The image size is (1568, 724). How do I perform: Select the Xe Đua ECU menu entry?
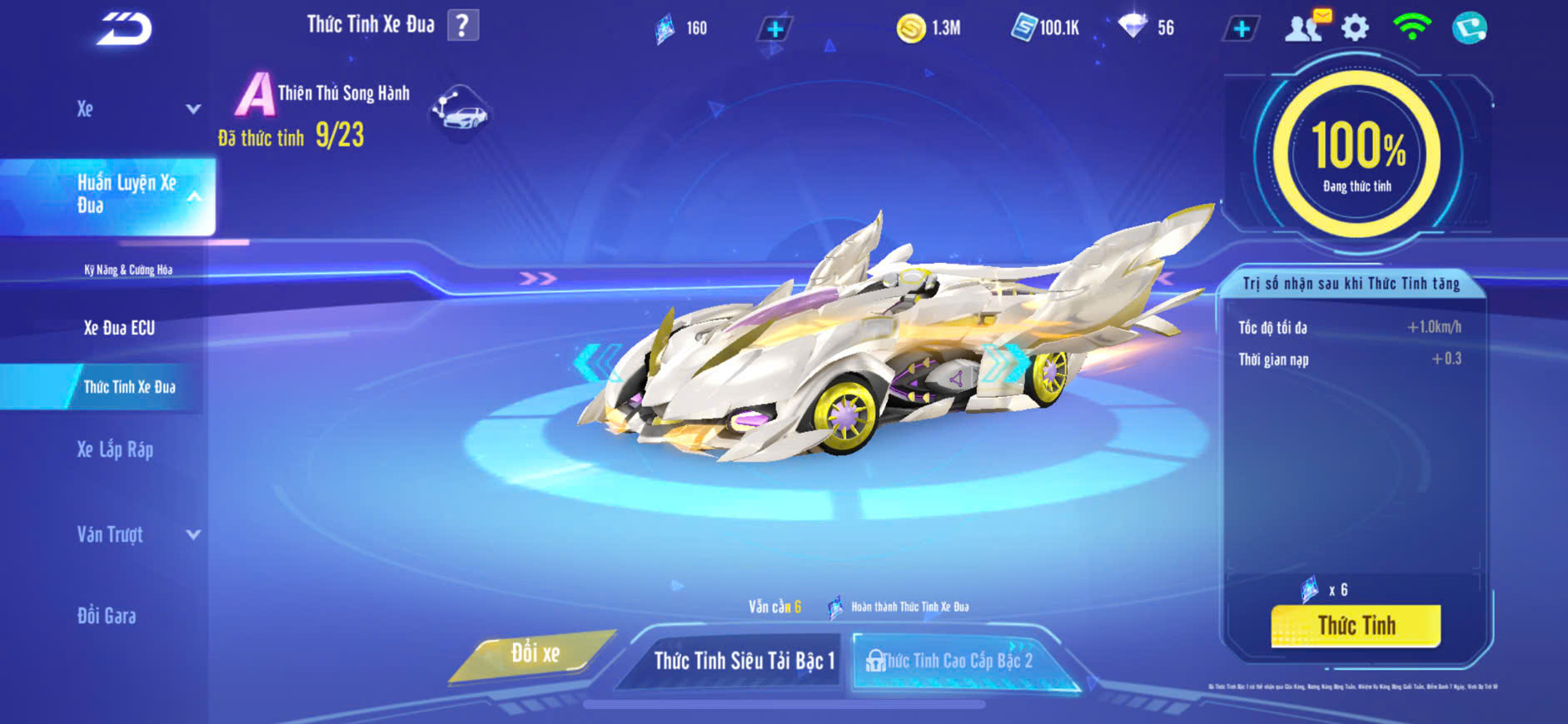pyautogui.click(x=119, y=328)
